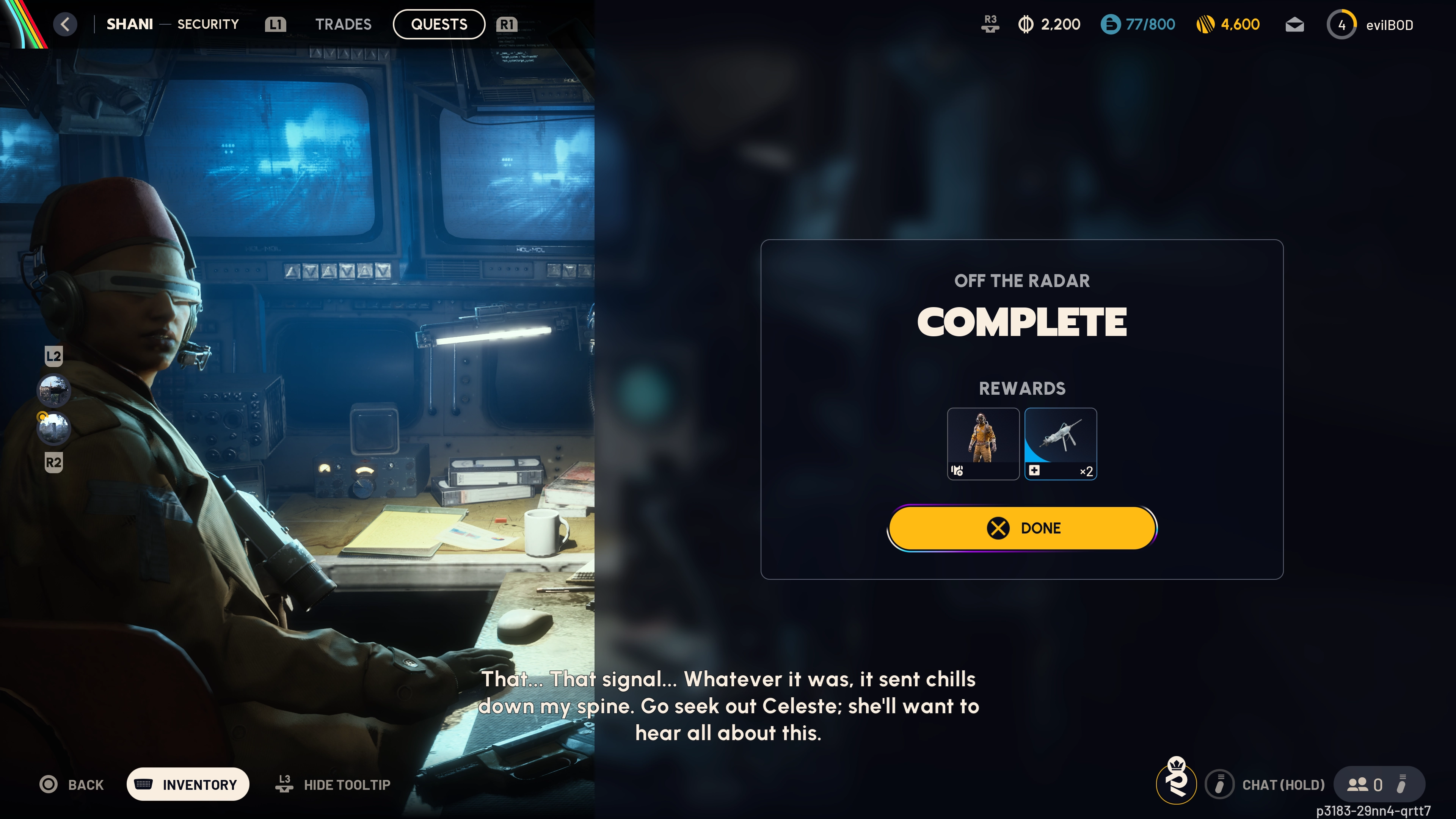This screenshot has width=1456, height=819.
Task: Click the XP progress ring around level 4
Action: pos(1342,24)
